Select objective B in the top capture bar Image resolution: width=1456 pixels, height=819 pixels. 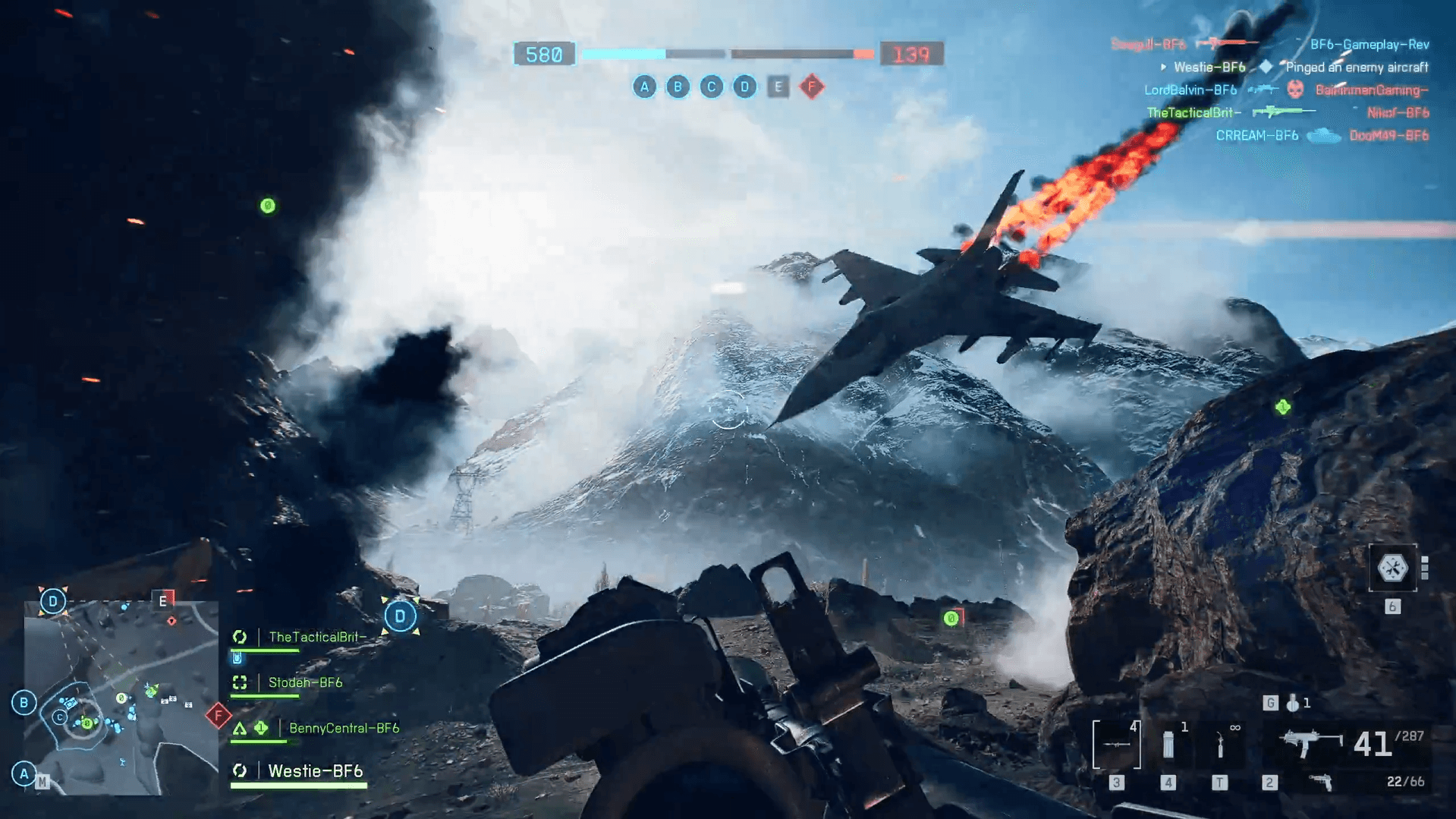(x=678, y=87)
